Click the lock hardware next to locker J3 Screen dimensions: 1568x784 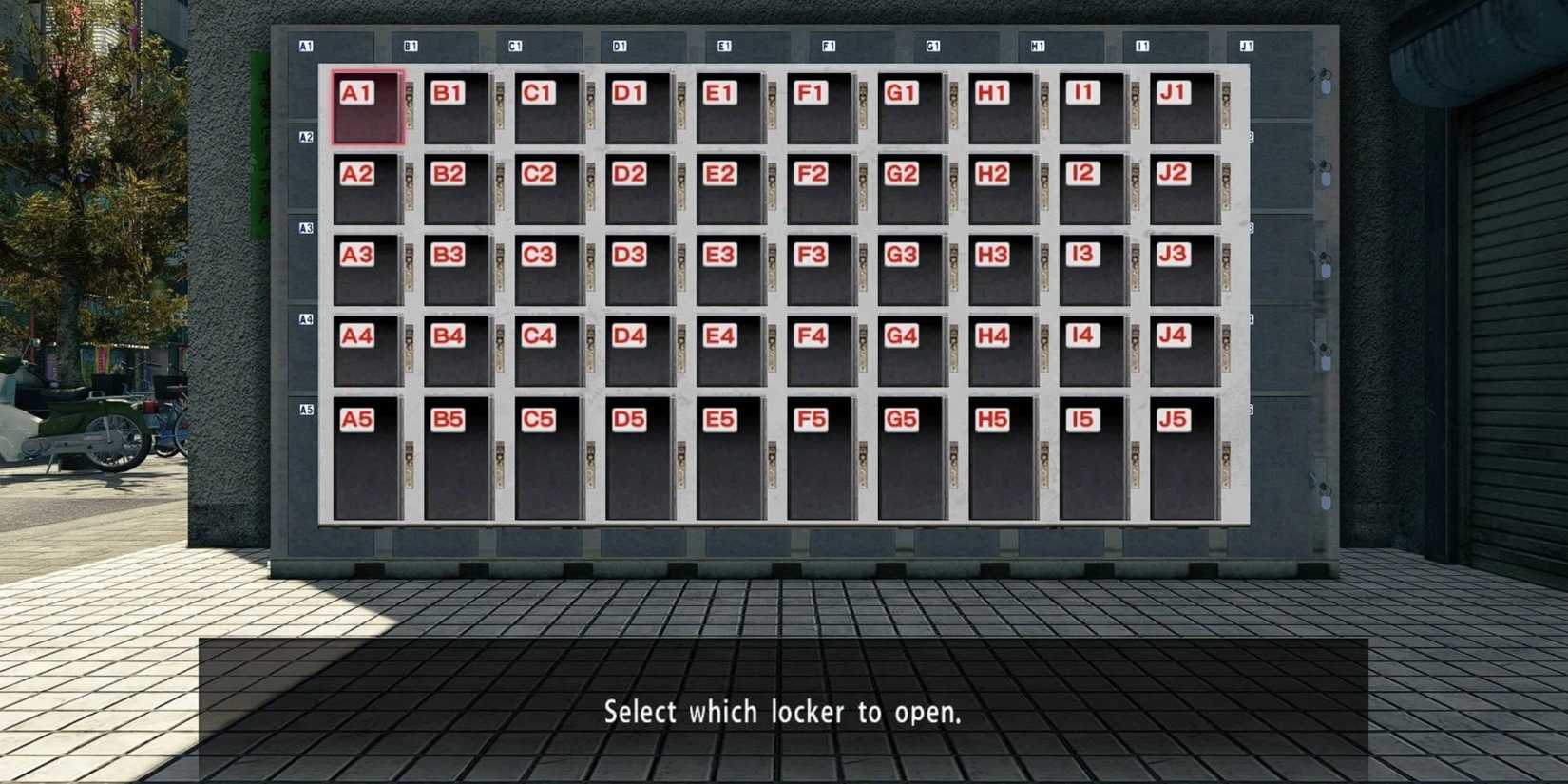[1226, 266]
